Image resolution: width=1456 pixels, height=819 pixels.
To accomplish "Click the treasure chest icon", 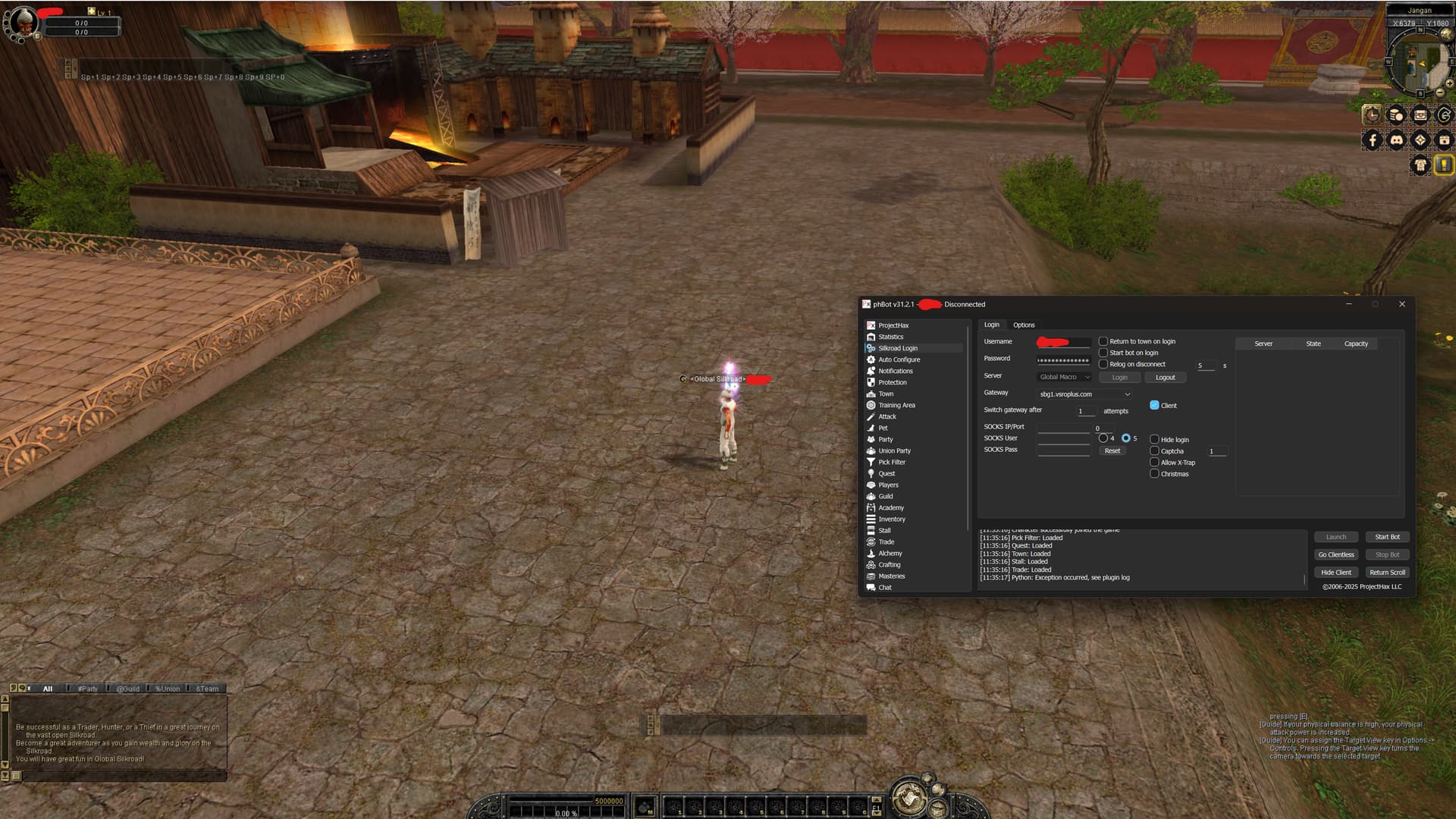I will [1420, 115].
